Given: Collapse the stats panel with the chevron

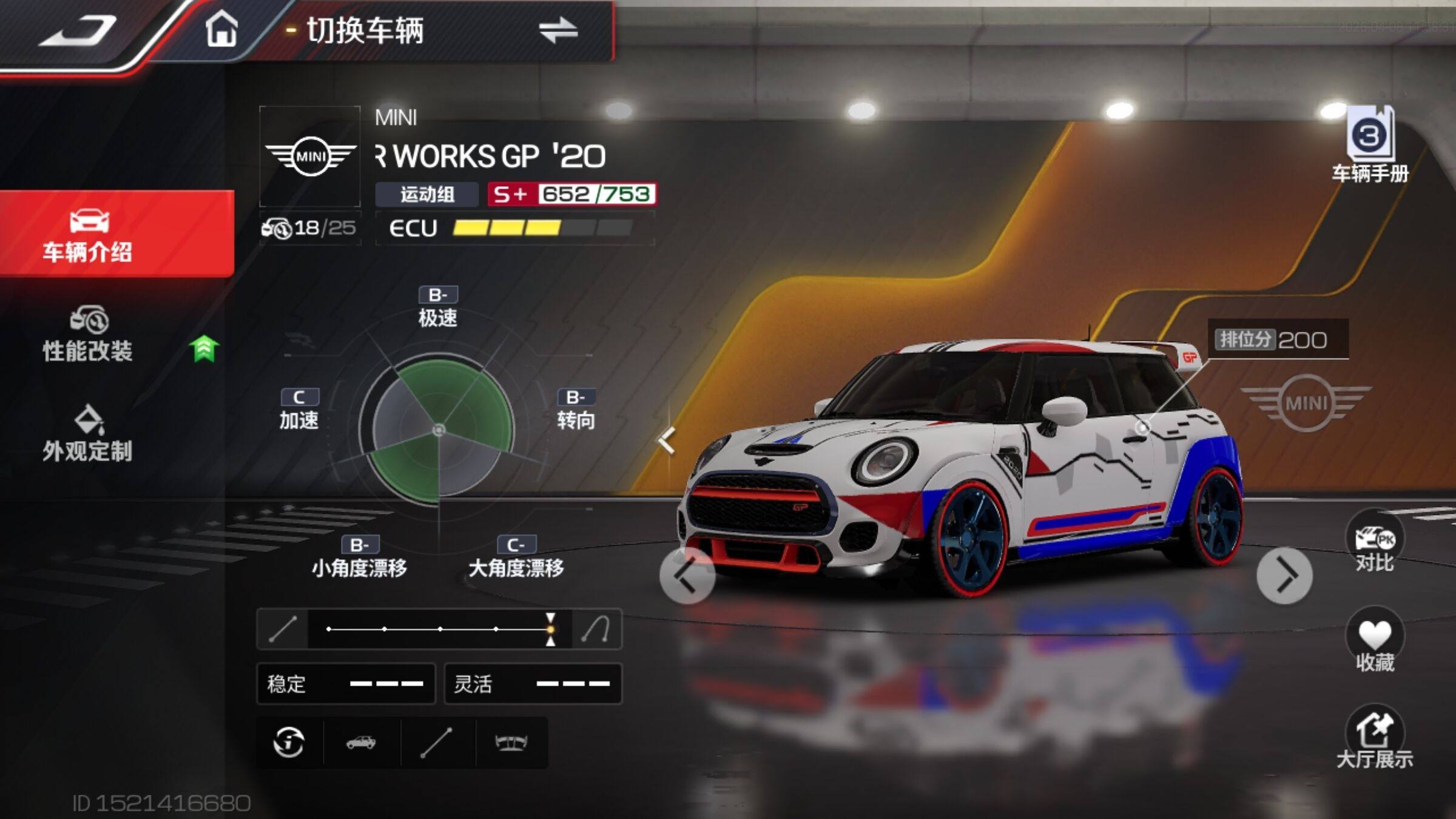Looking at the screenshot, I should [667, 440].
